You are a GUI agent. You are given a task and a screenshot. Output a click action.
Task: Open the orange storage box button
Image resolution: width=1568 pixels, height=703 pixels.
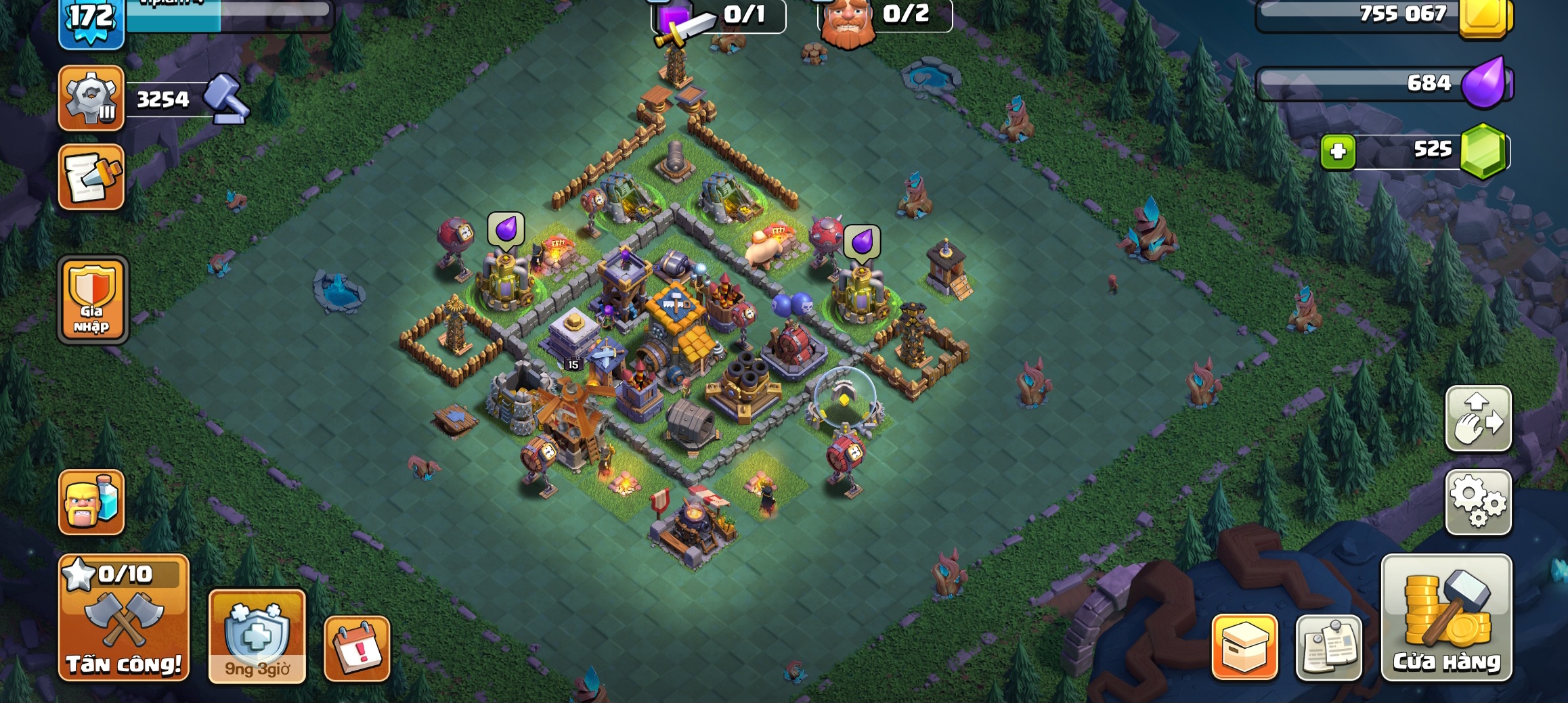tap(1244, 647)
